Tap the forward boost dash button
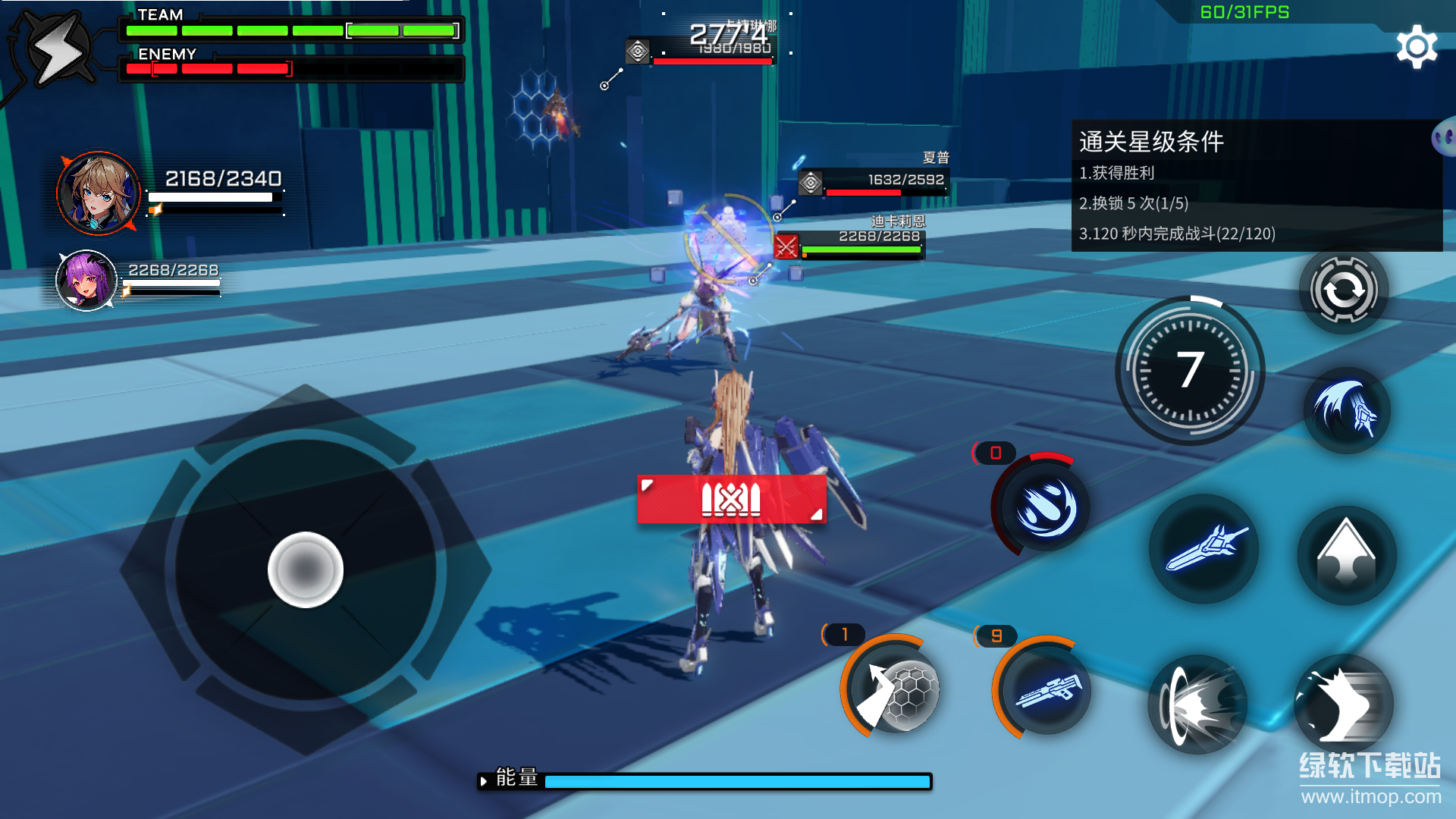Screen dimensions: 1456x819 tap(1343, 704)
